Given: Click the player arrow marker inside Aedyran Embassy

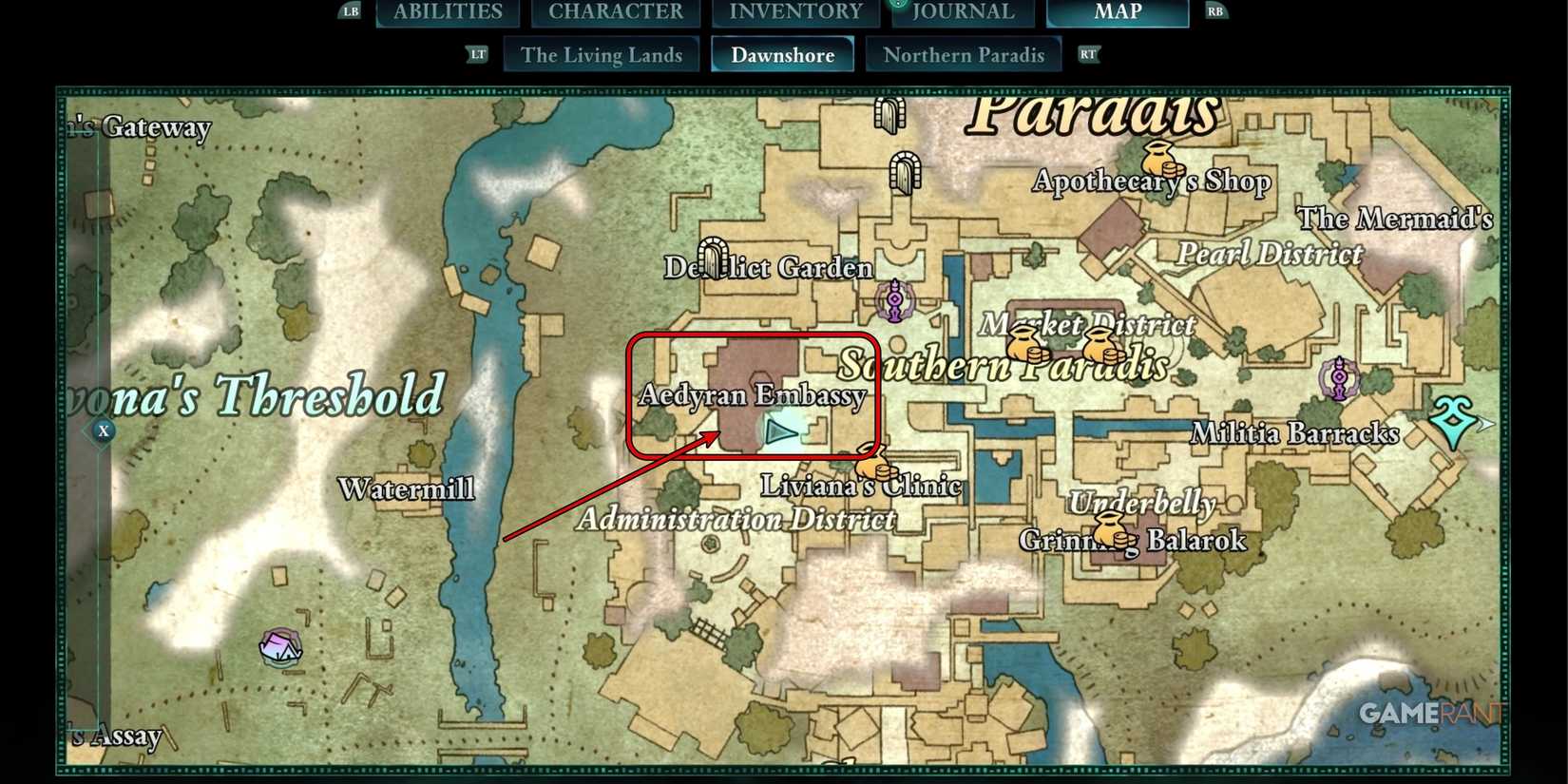Looking at the screenshot, I should point(781,432).
